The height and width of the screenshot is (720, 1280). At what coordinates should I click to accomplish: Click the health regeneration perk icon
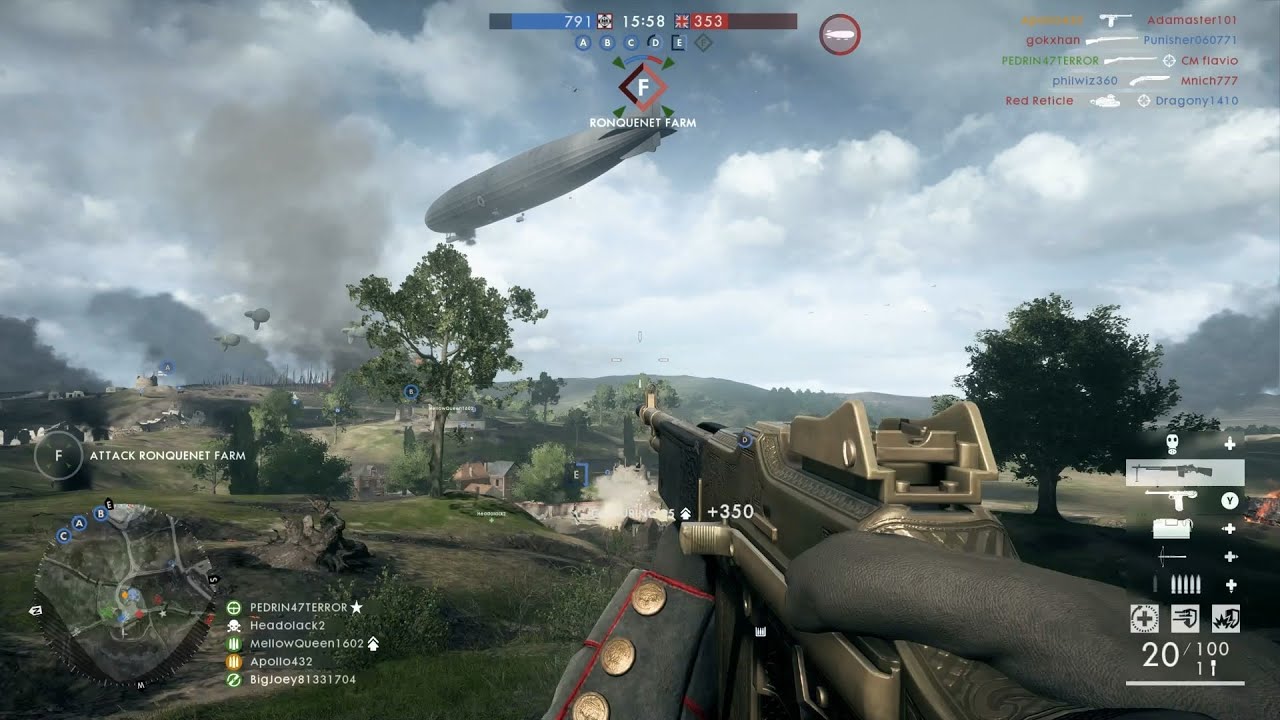pyautogui.click(x=1144, y=618)
